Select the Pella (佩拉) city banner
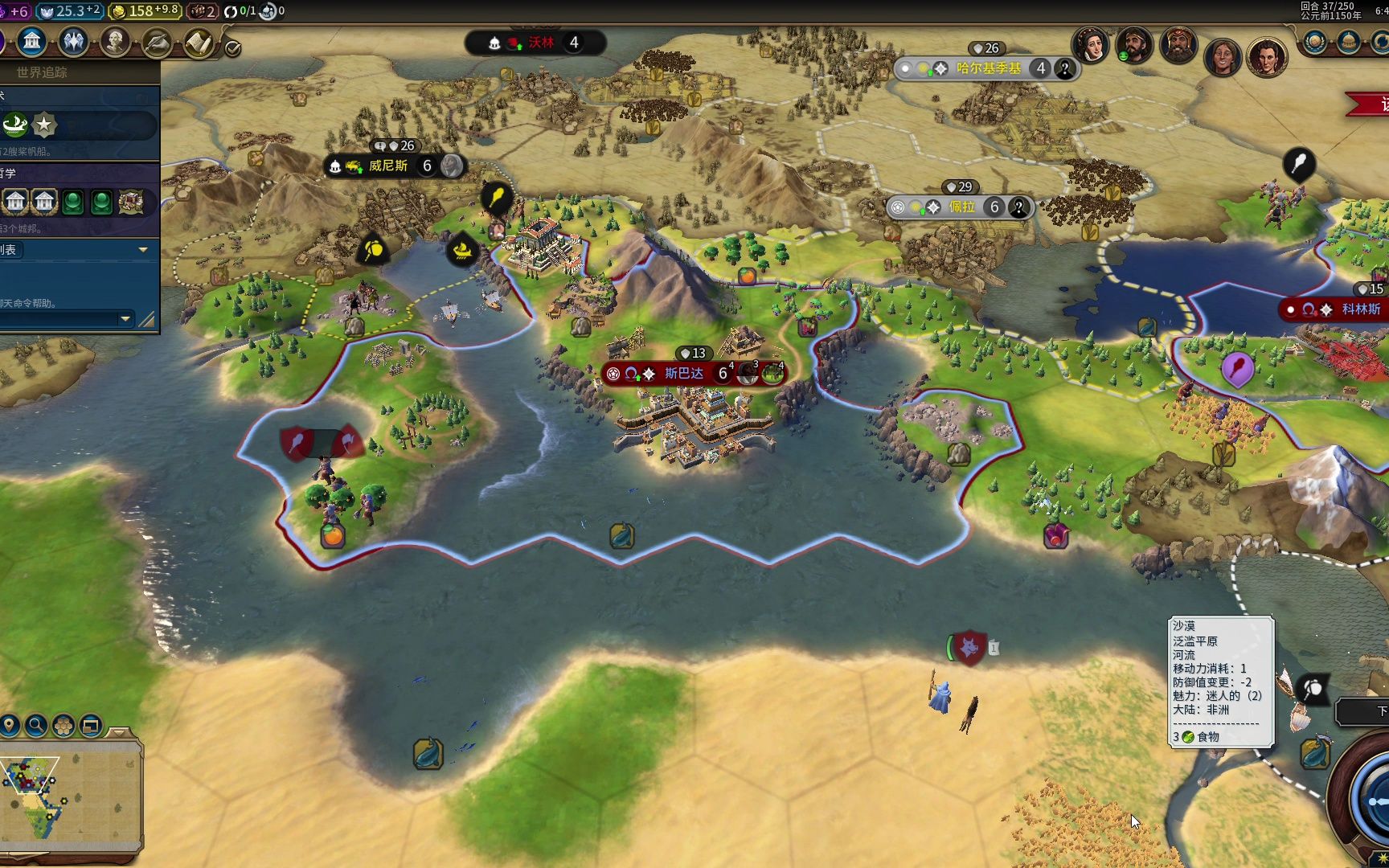The height and width of the screenshot is (868, 1389). (962, 207)
